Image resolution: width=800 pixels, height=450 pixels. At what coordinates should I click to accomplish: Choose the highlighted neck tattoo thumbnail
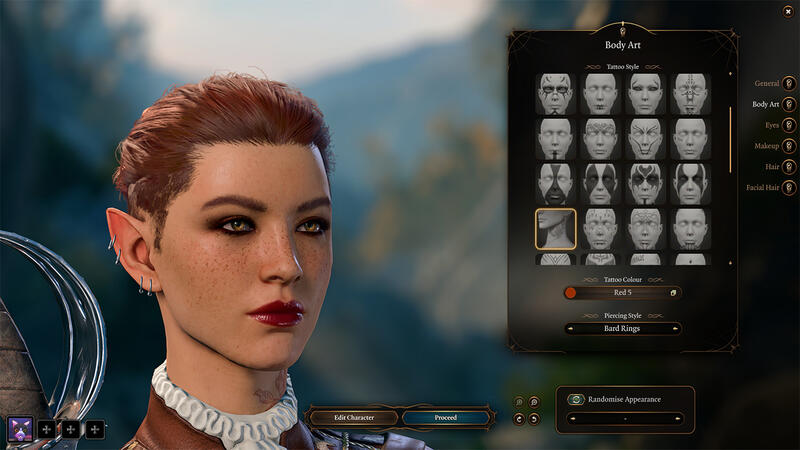pyautogui.click(x=555, y=228)
